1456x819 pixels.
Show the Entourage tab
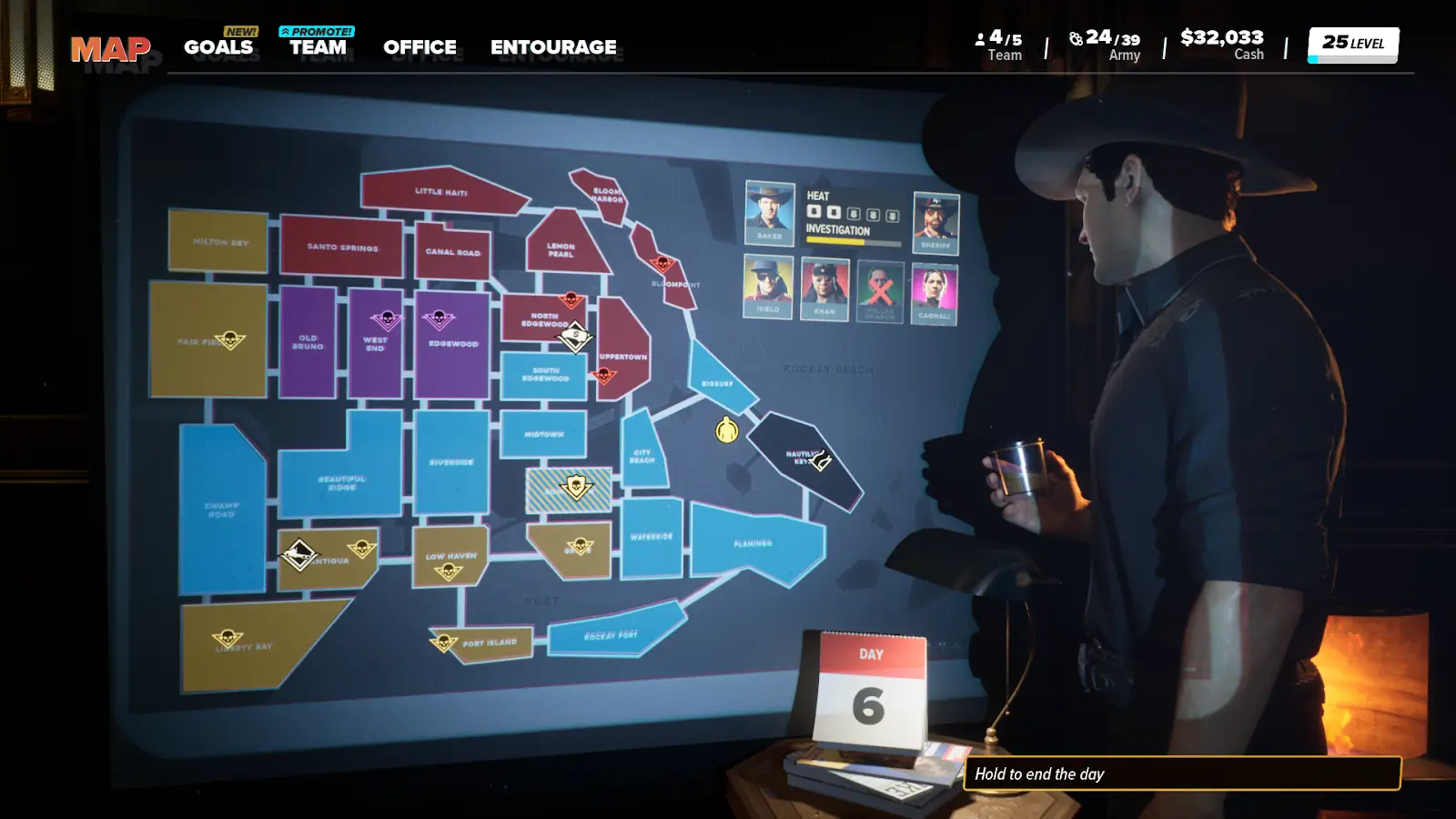tap(553, 47)
